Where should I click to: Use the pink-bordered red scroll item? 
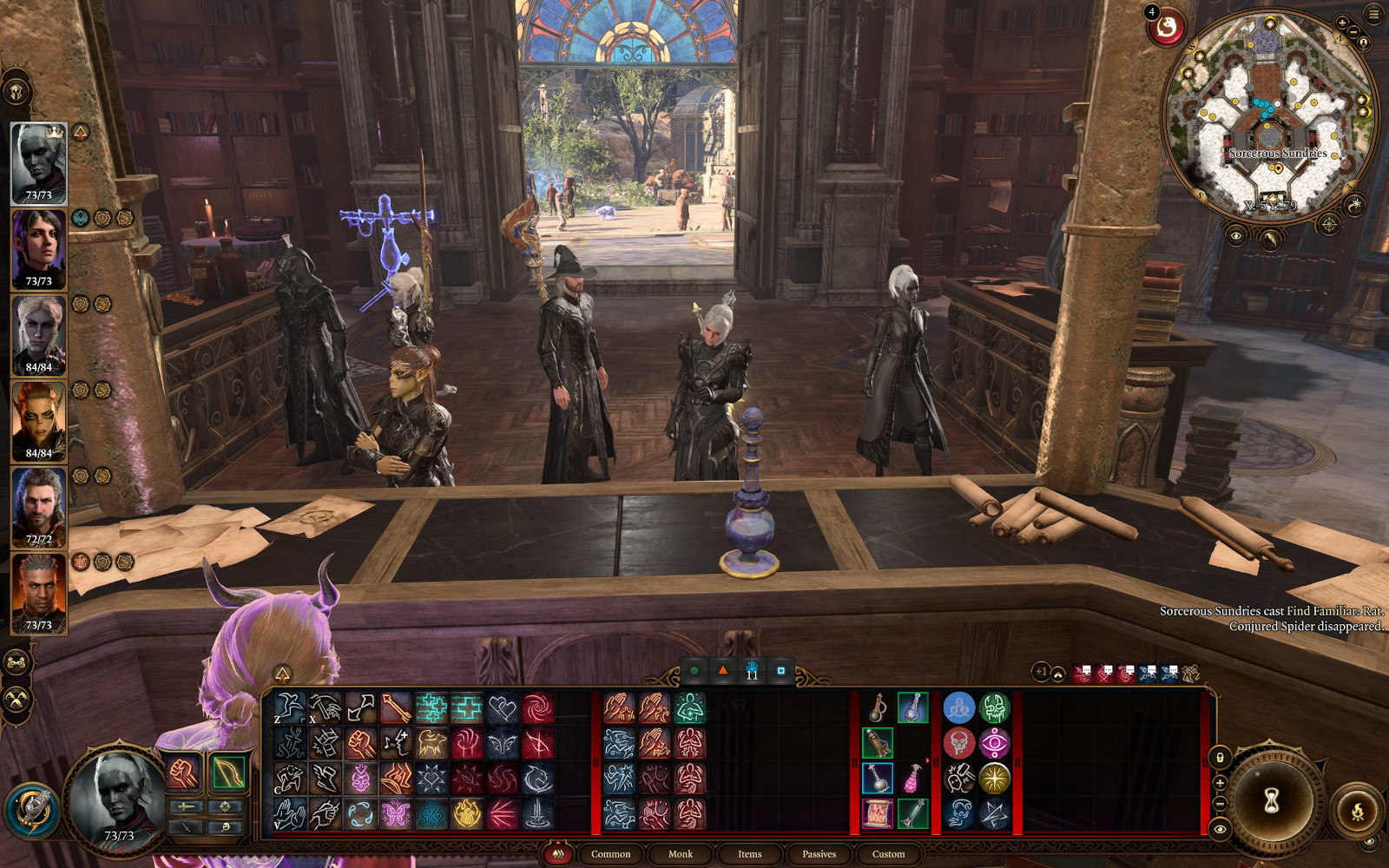(878, 814)
